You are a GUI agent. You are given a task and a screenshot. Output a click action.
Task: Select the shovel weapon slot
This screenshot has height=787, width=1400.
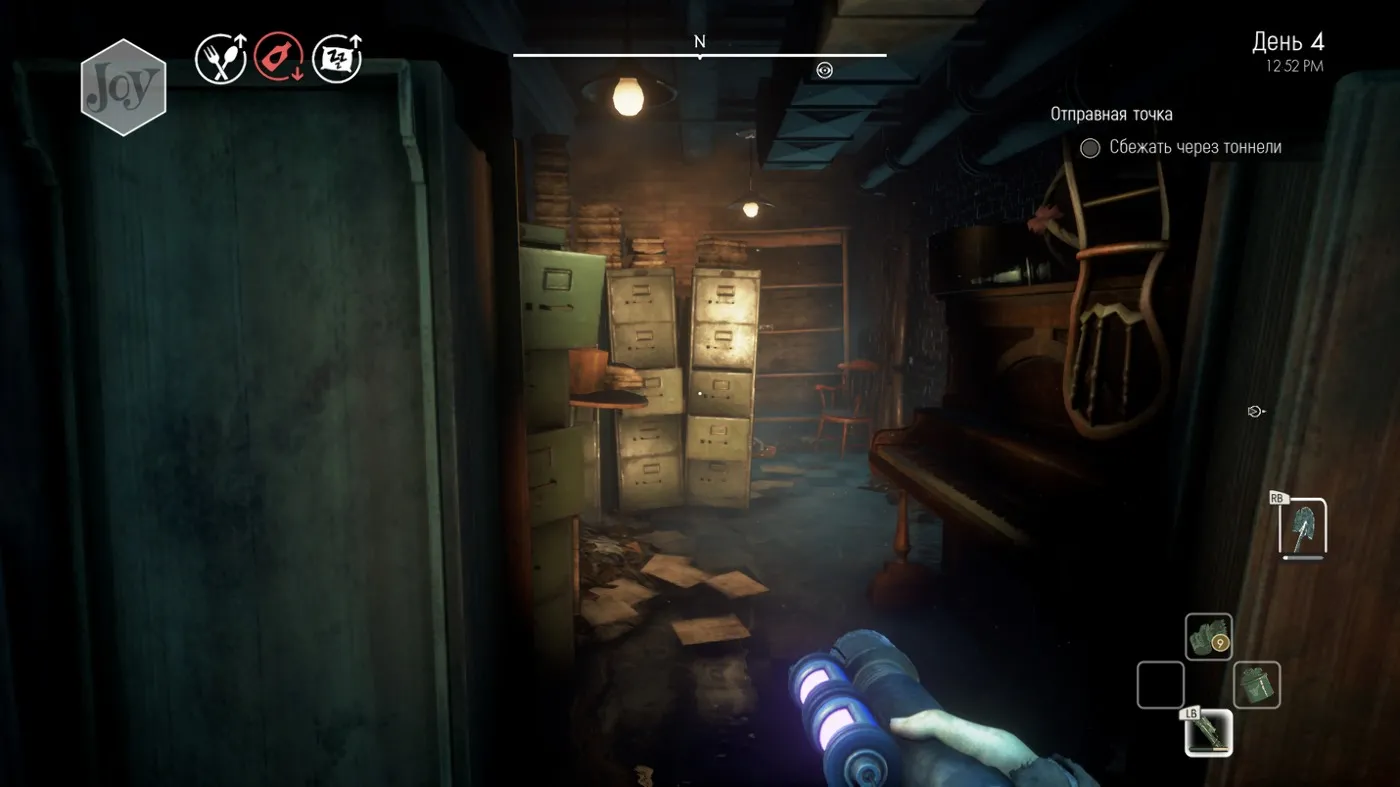1303,527
